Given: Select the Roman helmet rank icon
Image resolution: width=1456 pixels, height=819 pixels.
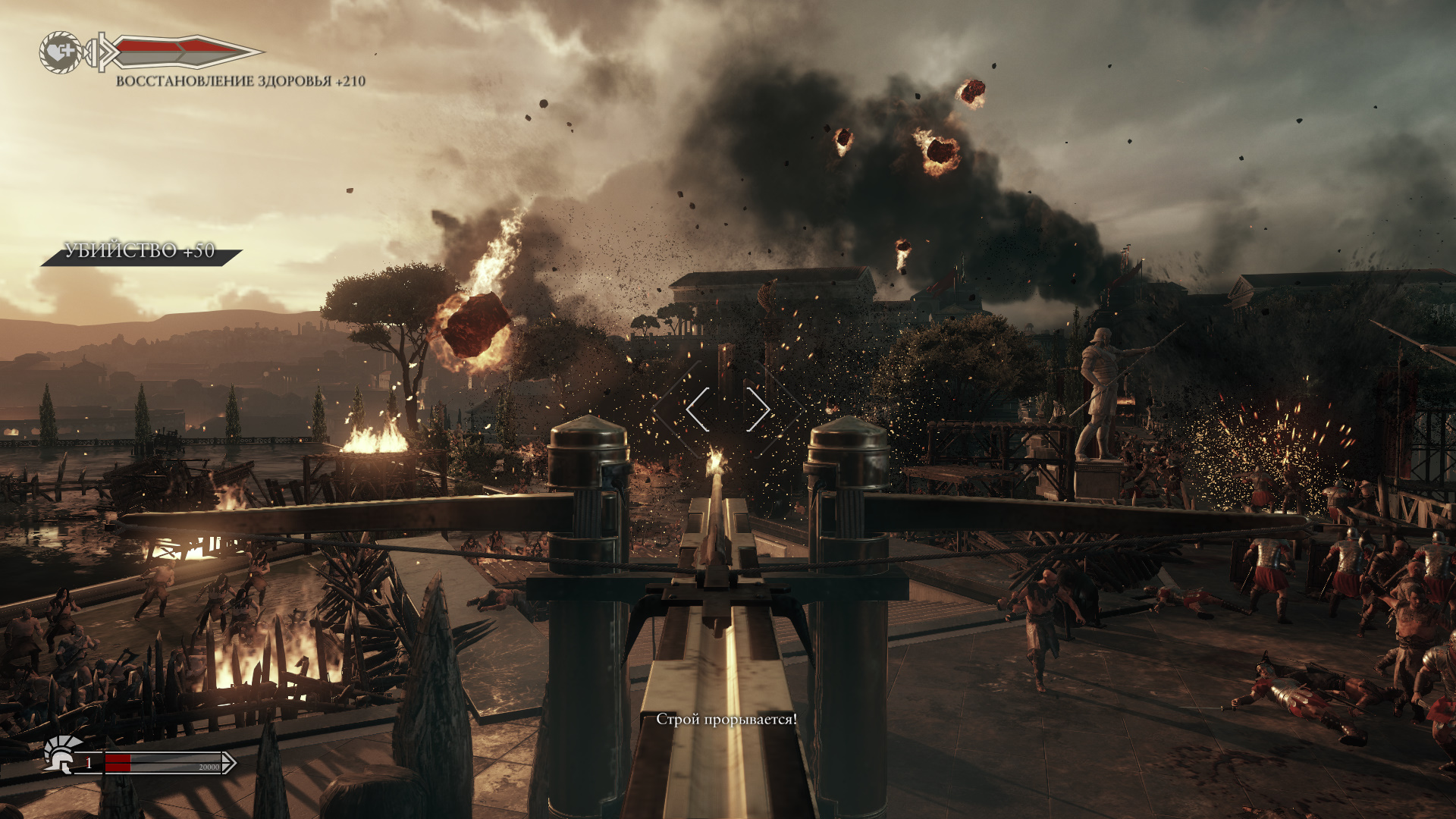Looking at the screenshot, I should coord(62,753).
